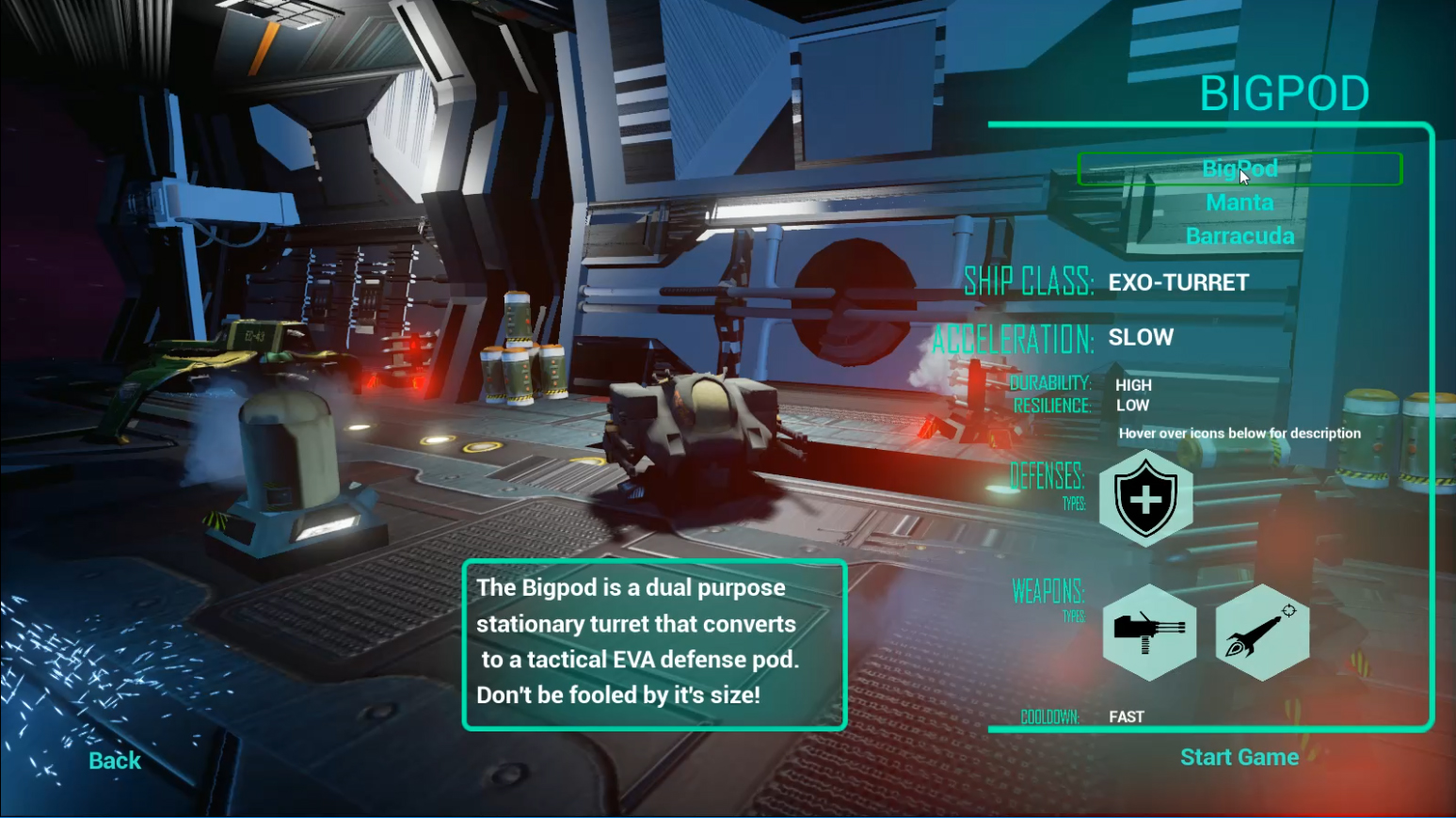Viewport: 1456px width, 818px height.
Task: Click the hexagonal tile holding the gatling gun
Action: click(1148, 633)
